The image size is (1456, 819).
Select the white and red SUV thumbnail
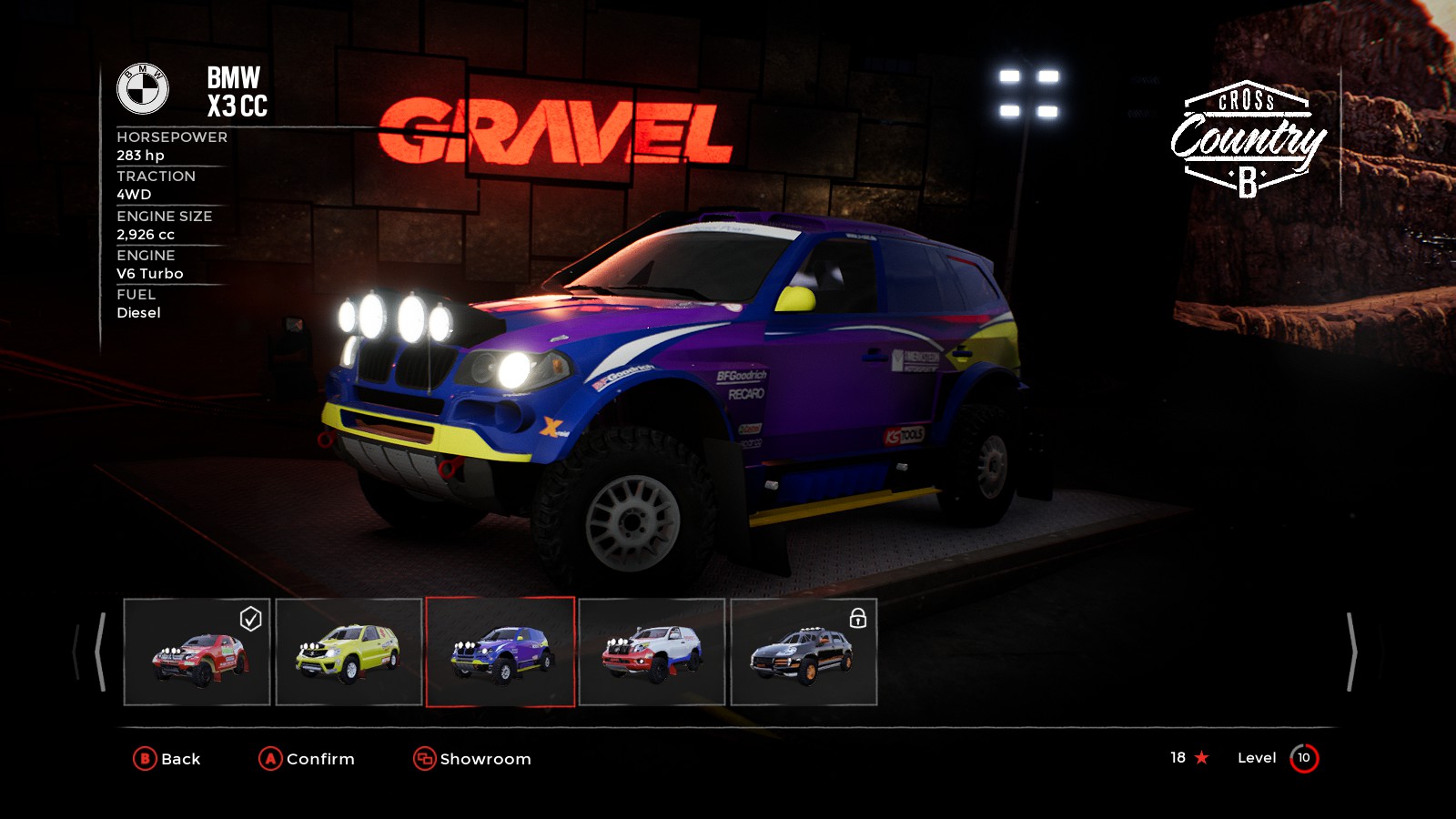point(652,652)
